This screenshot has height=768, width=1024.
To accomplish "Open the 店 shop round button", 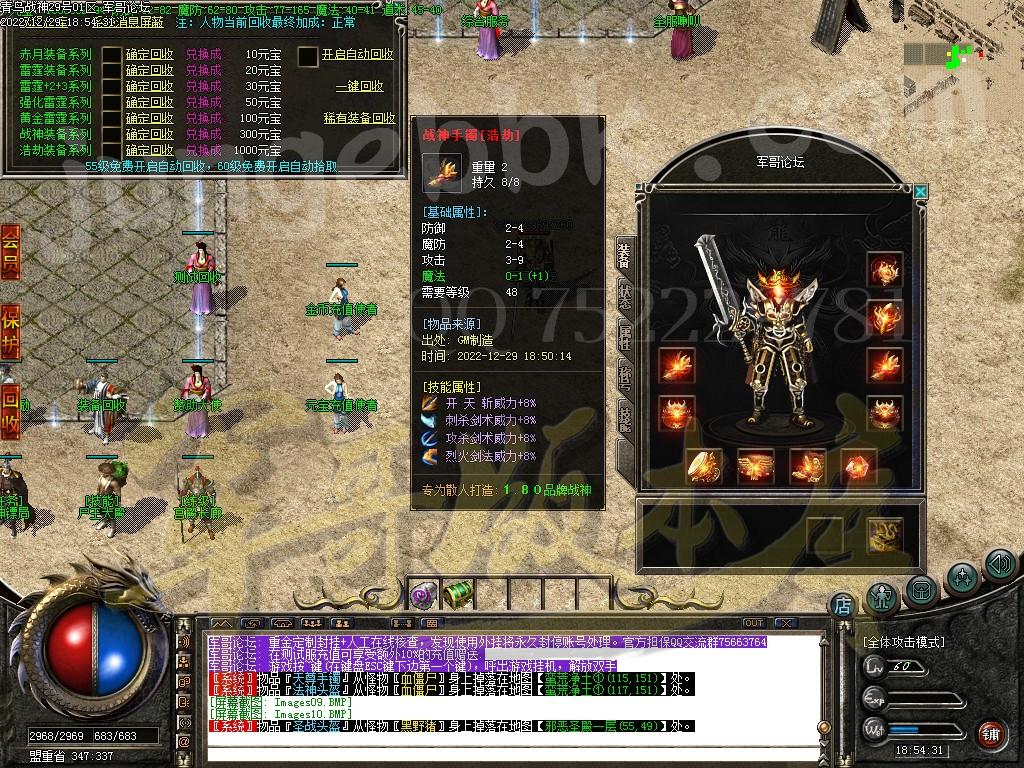I will point(842,604).
